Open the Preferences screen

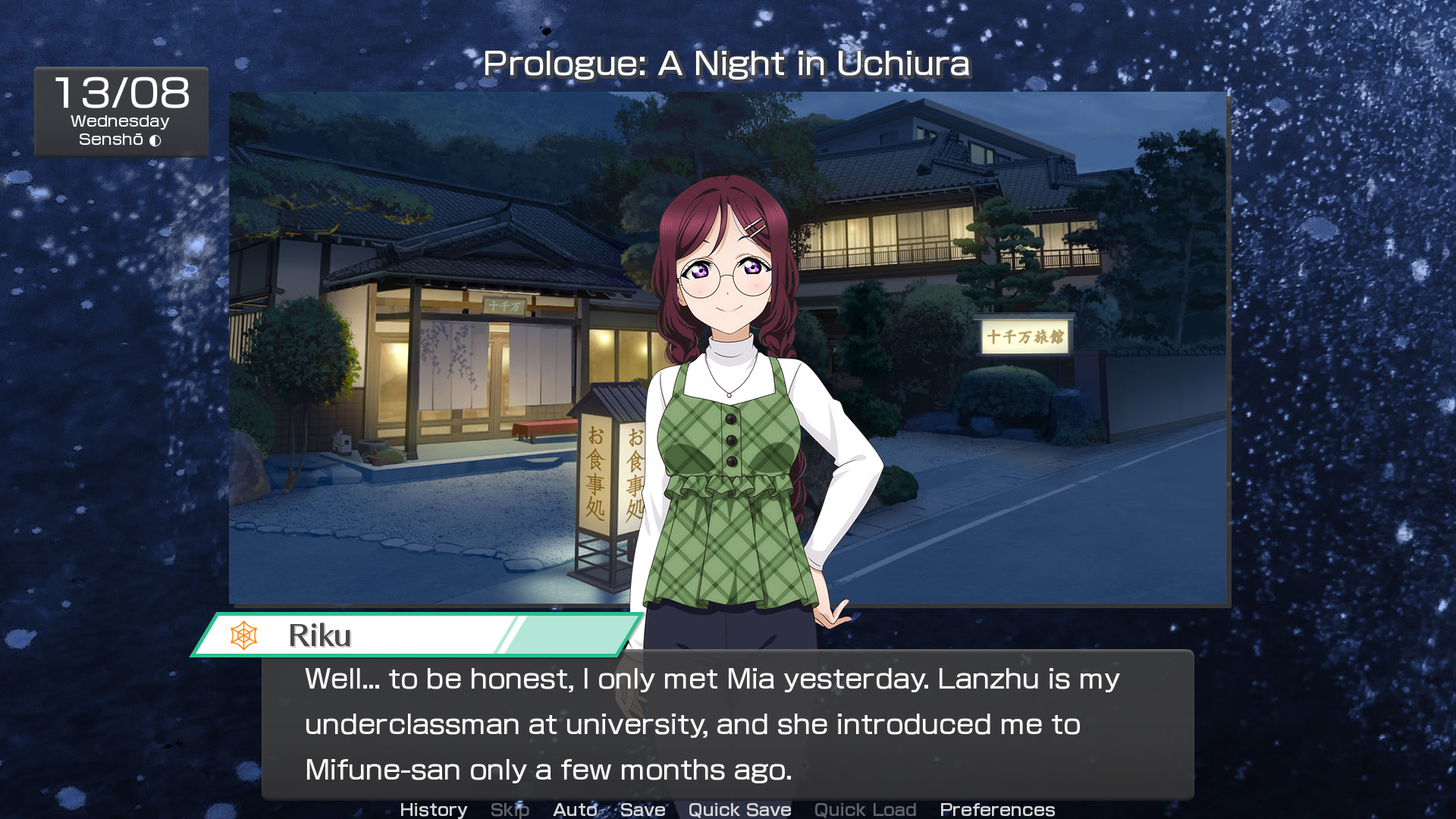tap(997, 809)
